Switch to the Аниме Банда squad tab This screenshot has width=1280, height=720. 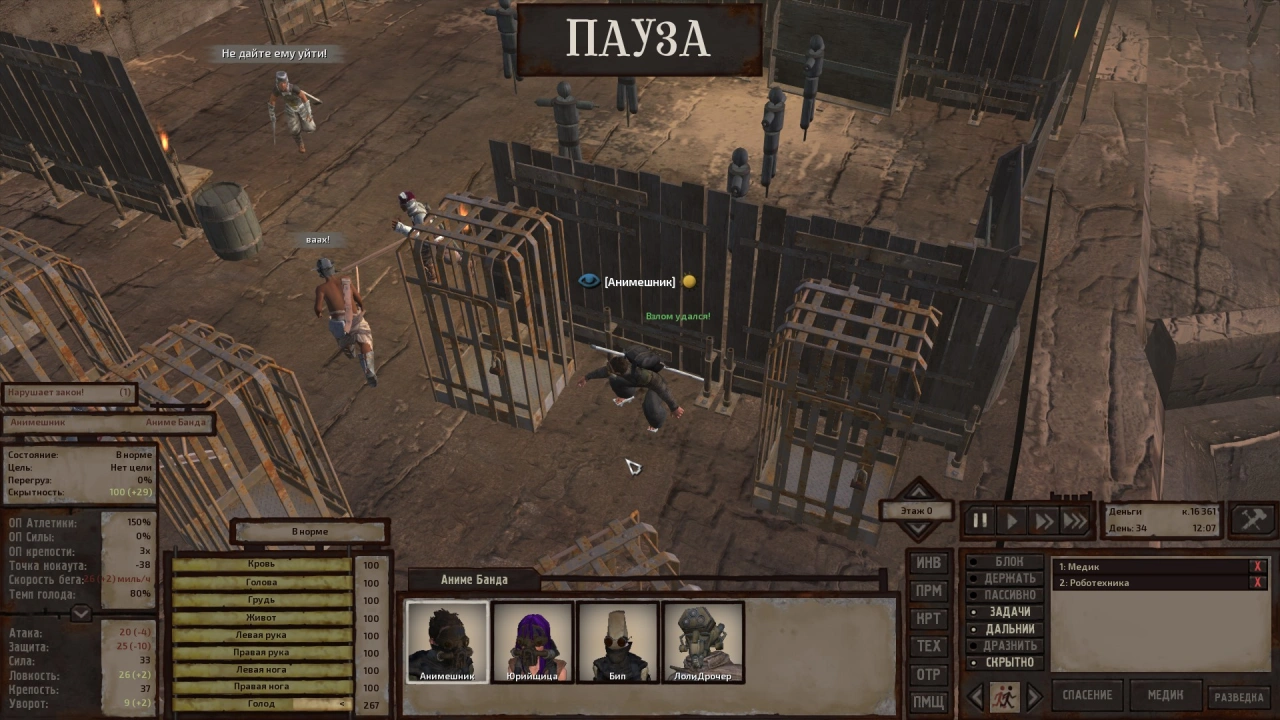[474, 580]
